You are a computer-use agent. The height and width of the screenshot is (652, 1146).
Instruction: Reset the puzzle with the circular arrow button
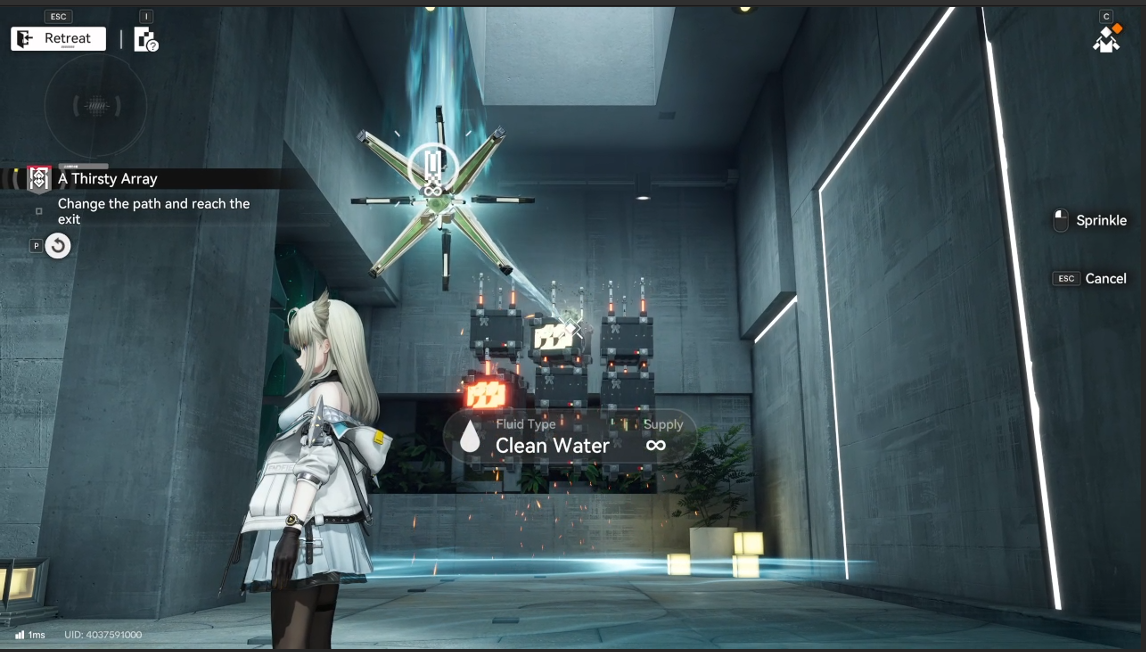[58, 246]
